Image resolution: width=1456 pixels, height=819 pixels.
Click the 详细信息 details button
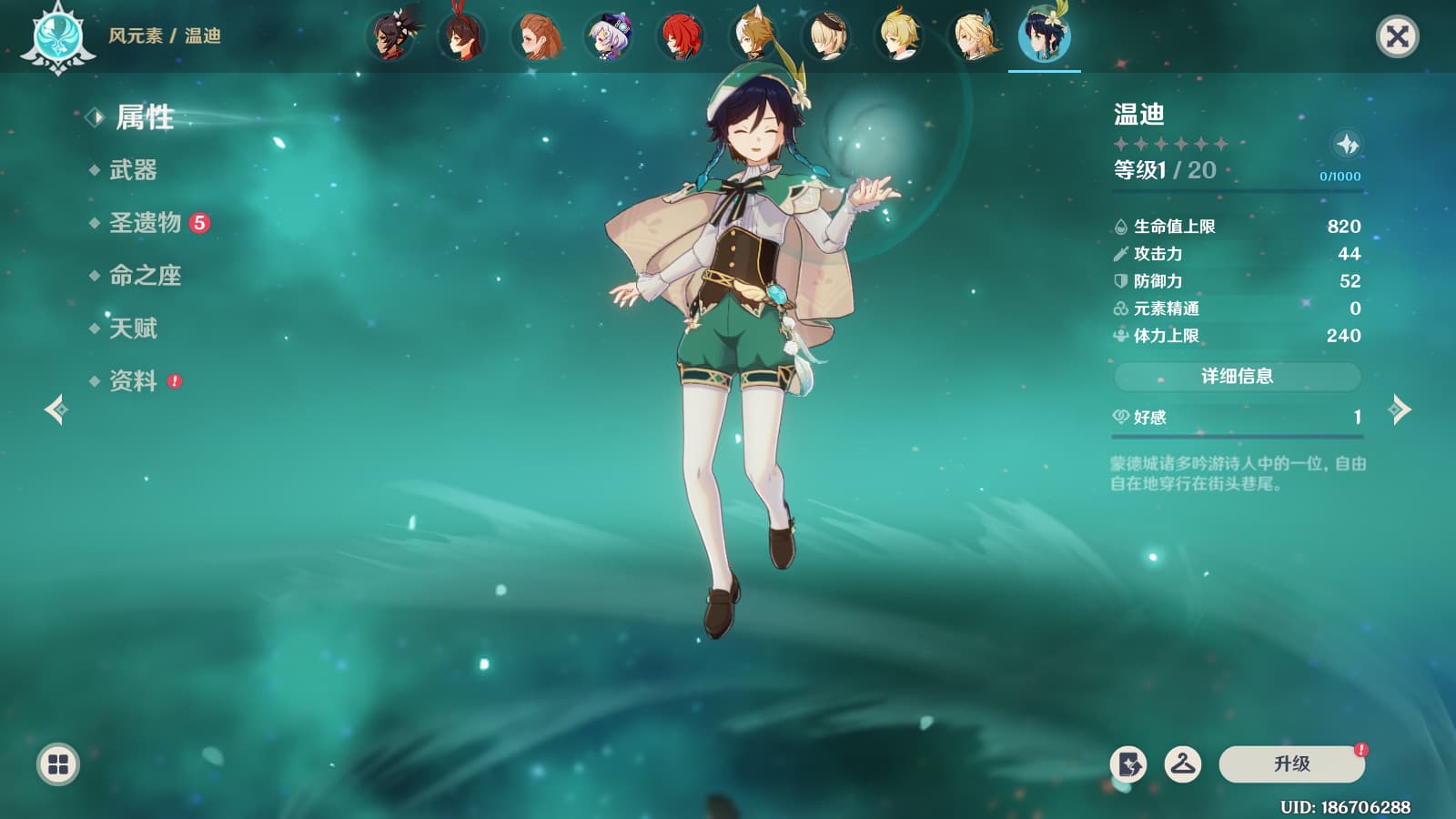[1237, 376]
